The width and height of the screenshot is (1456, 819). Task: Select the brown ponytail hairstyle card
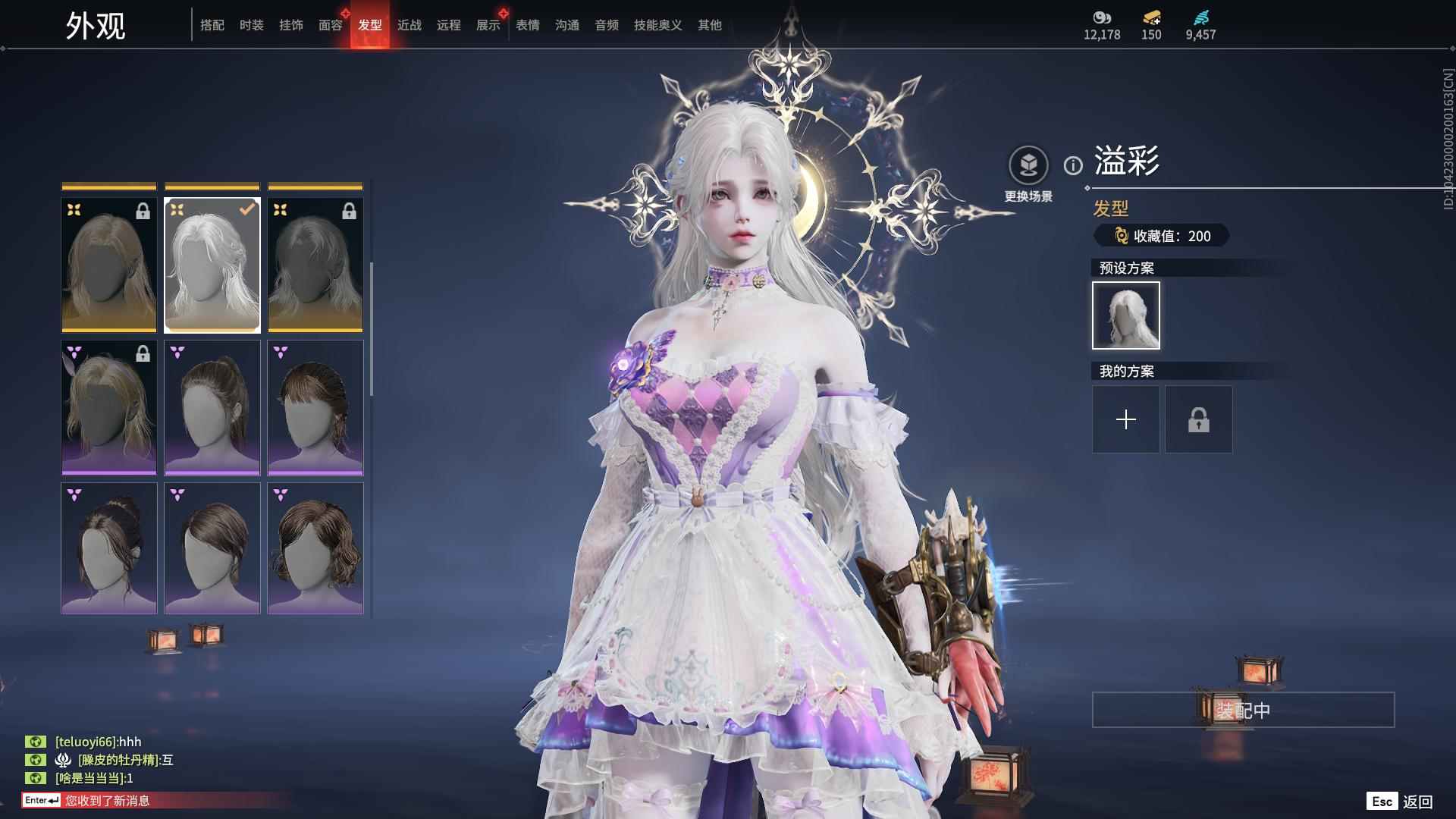pos(212,408)
